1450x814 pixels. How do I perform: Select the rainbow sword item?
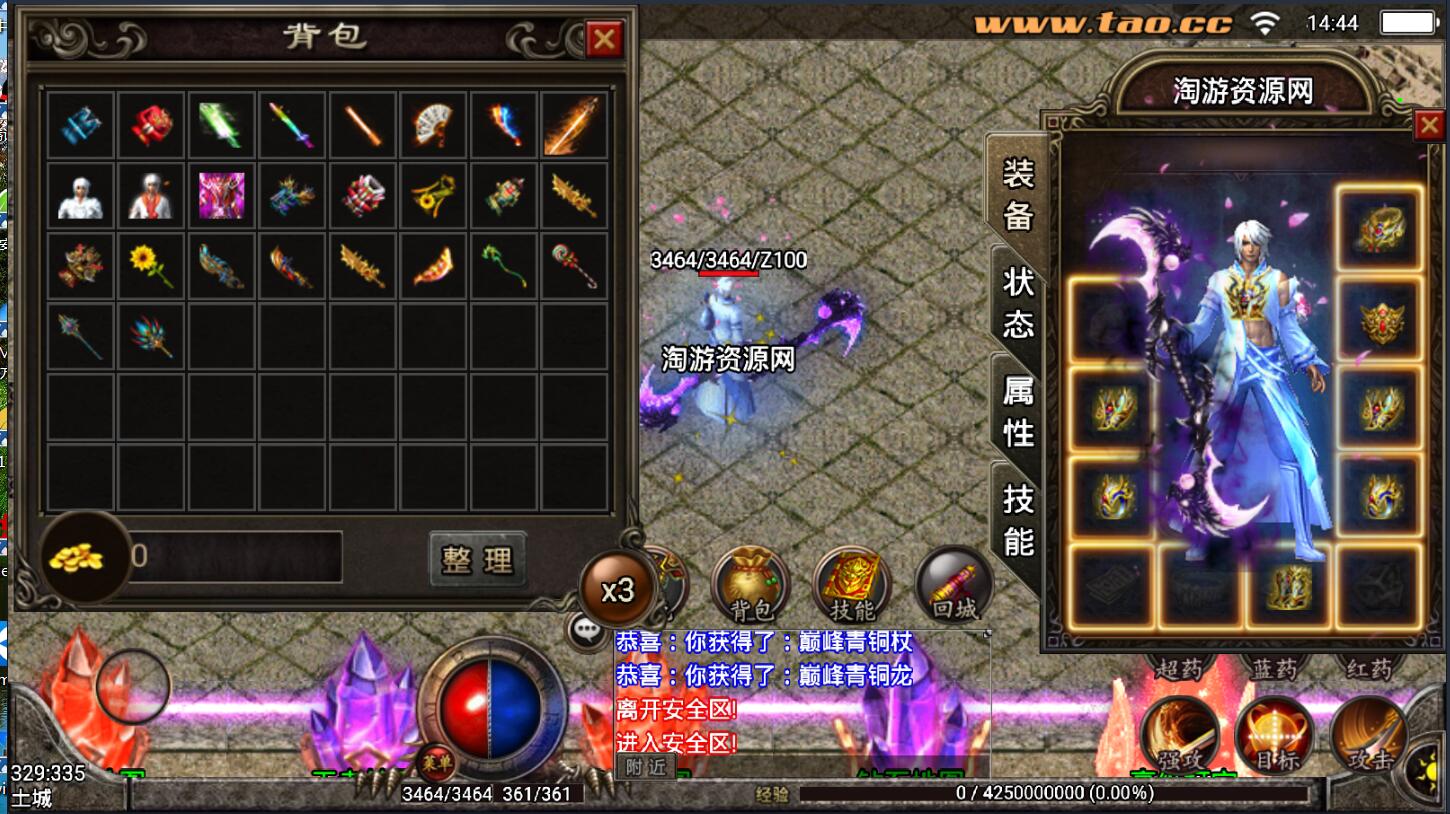(291, 125)
